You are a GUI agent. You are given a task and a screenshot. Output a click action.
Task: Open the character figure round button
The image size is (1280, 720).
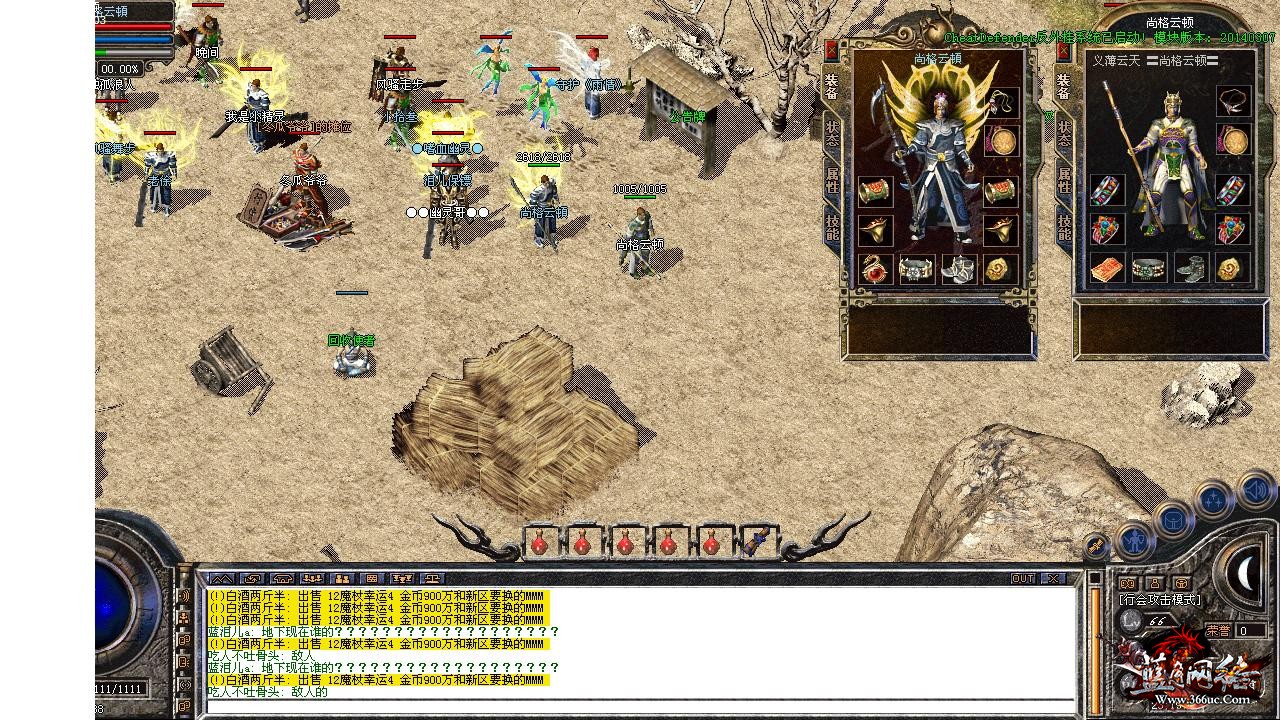(x=1135, y=540)
